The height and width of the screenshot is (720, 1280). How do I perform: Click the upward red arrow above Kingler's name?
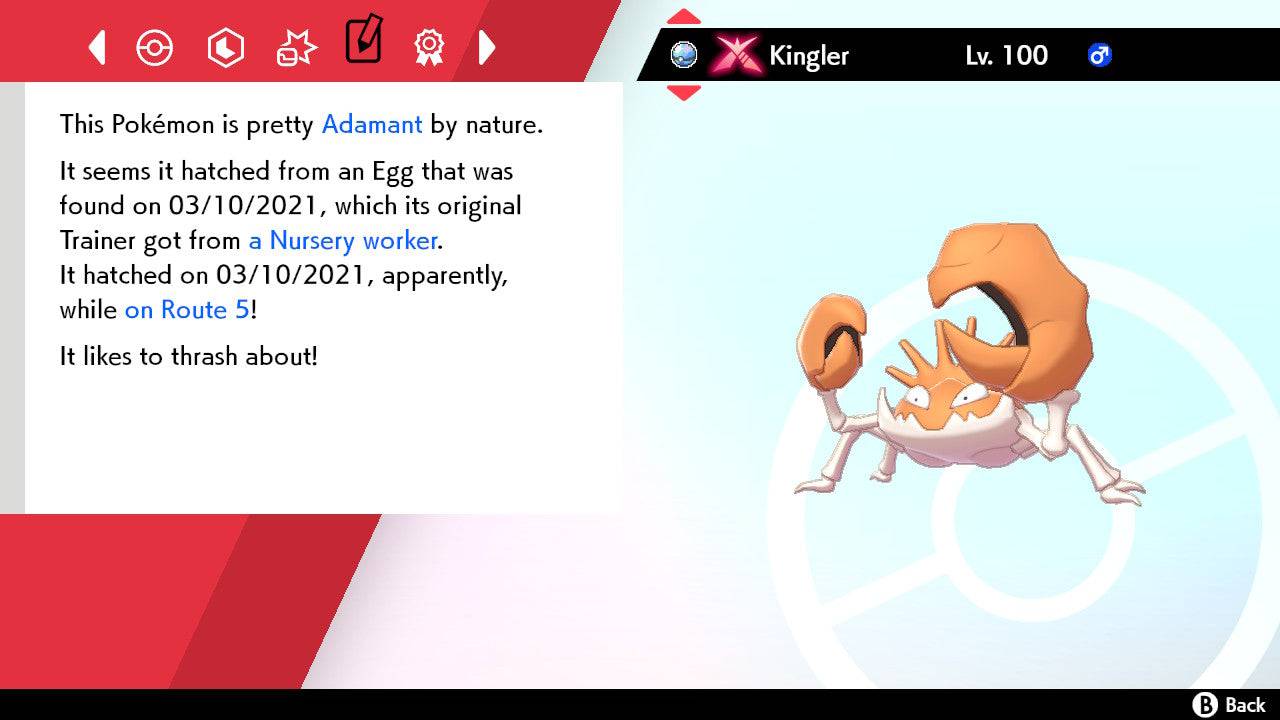684,14
